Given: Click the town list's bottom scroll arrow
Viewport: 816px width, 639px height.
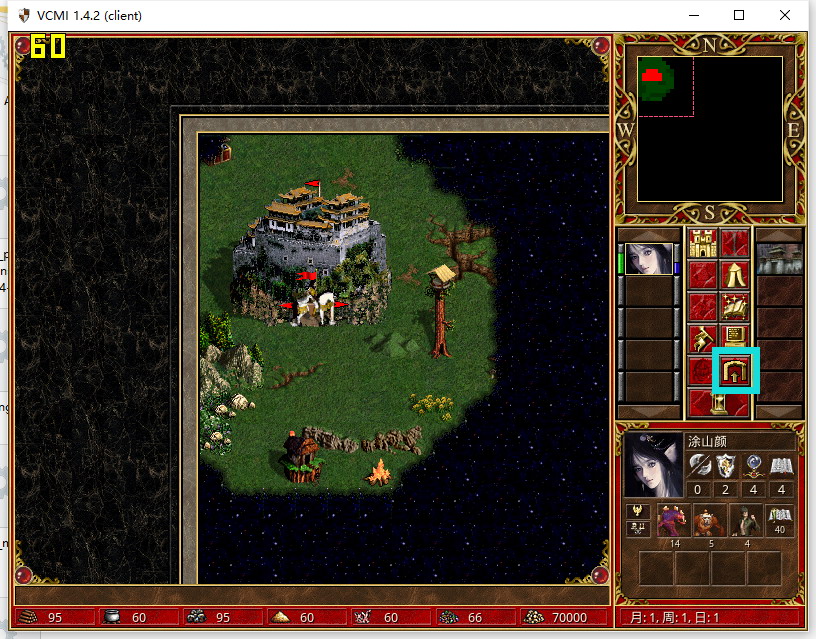Looking at the screenshot, I should click(x=779, y=412).
